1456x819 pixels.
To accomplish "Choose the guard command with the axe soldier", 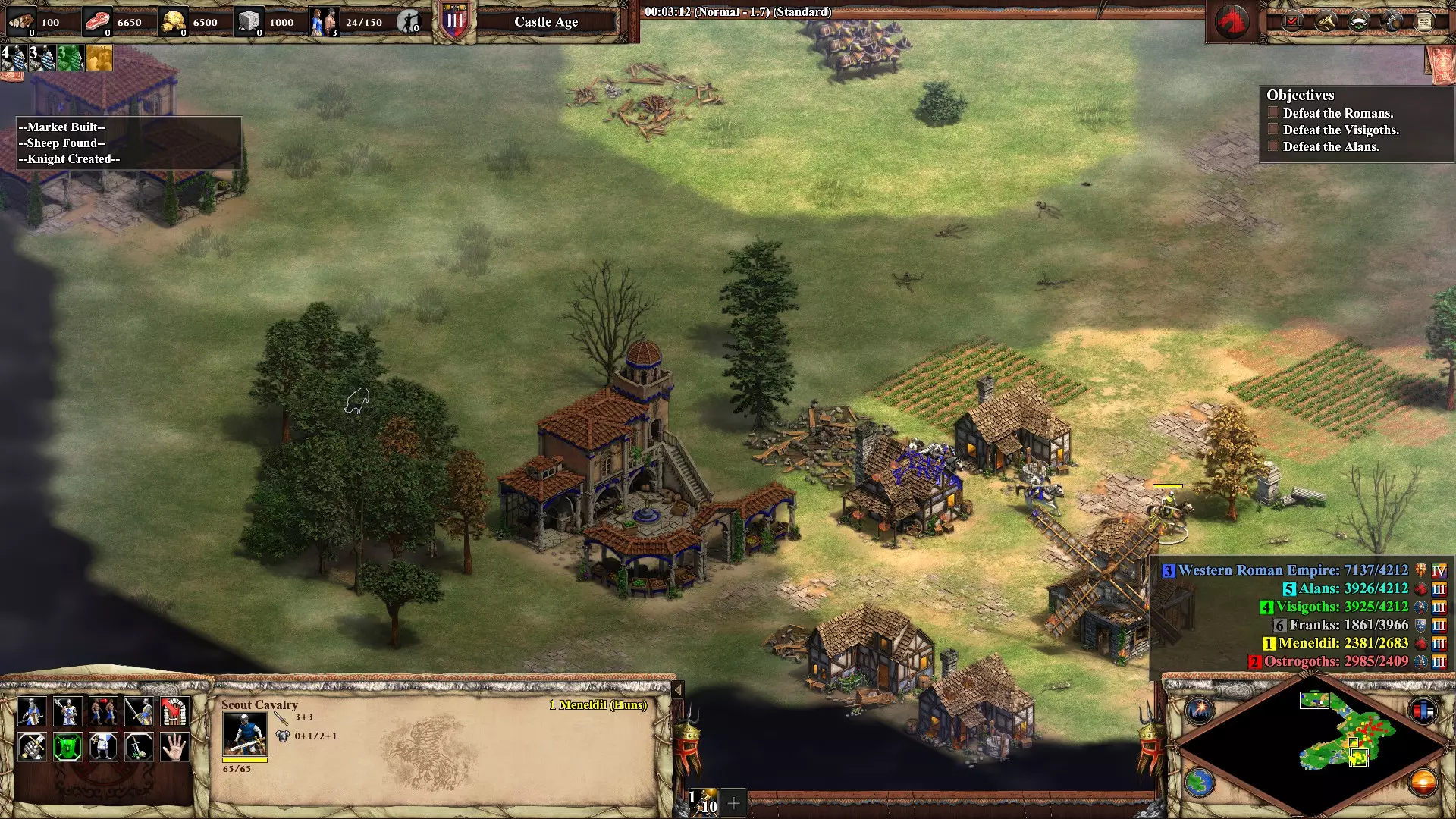I will point(67,711).
